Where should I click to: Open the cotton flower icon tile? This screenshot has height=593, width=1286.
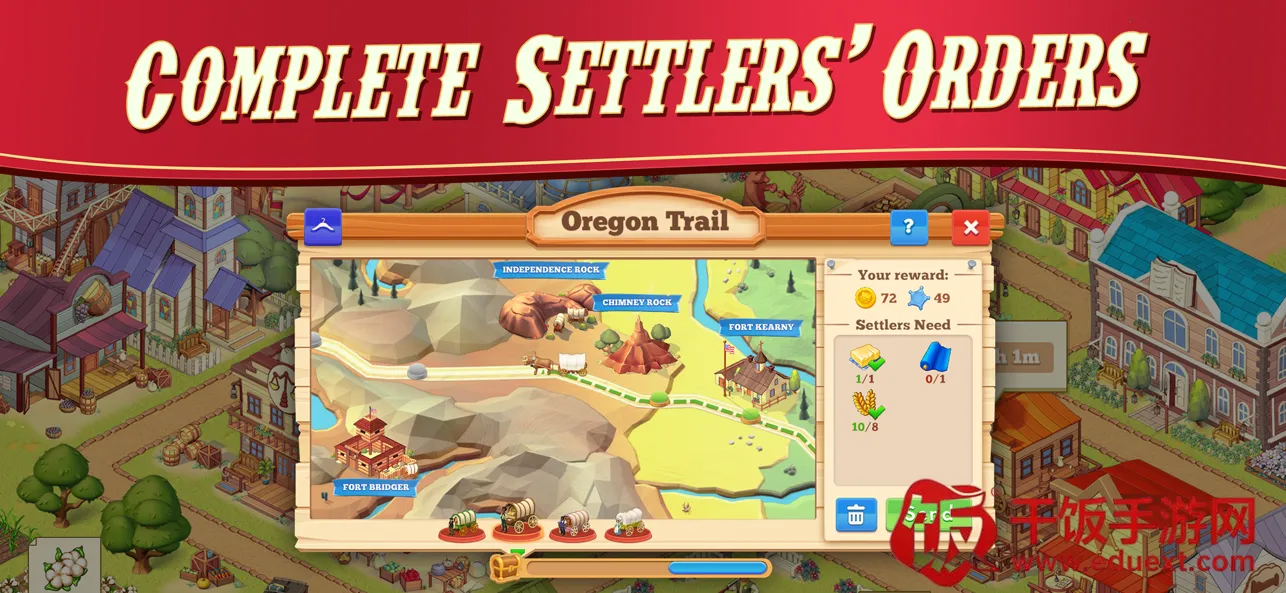point(64,566)
